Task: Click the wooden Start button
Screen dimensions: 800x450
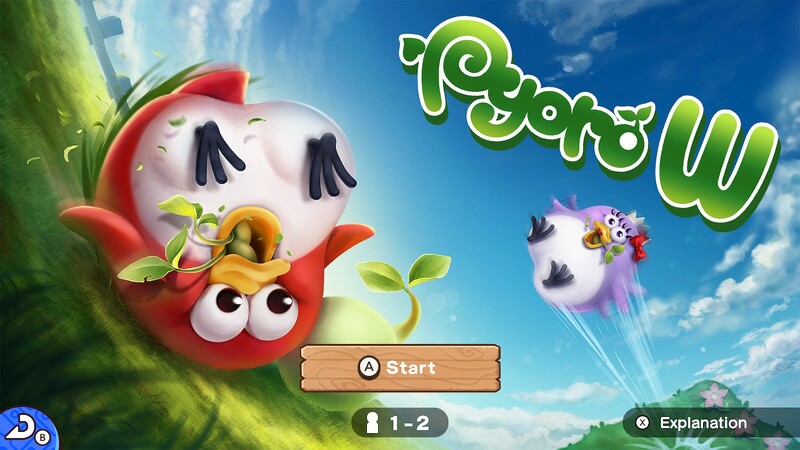Action: click(x=400, y=368)
